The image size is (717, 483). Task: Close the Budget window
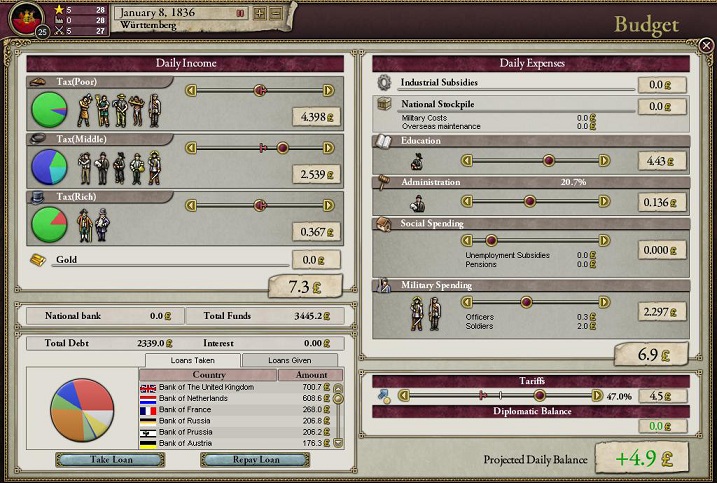click(706, 45)
